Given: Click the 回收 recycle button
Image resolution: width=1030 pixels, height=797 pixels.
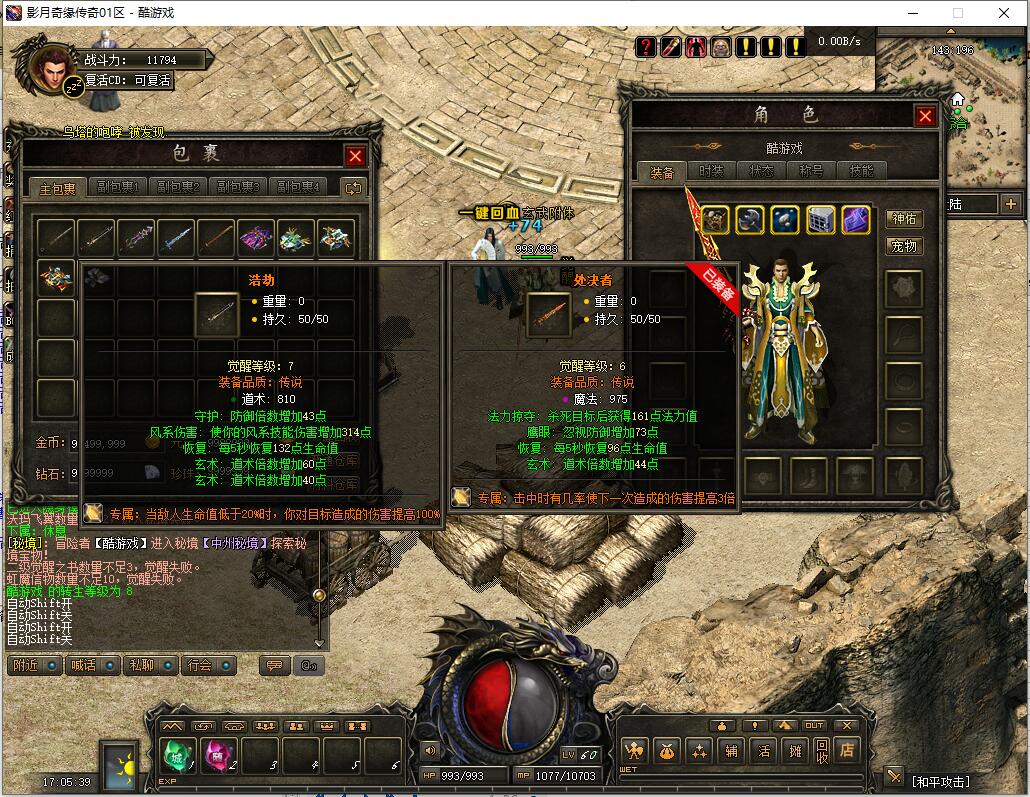Looking at the screenshot, I should pyautogui.click(x=821, y=750).
